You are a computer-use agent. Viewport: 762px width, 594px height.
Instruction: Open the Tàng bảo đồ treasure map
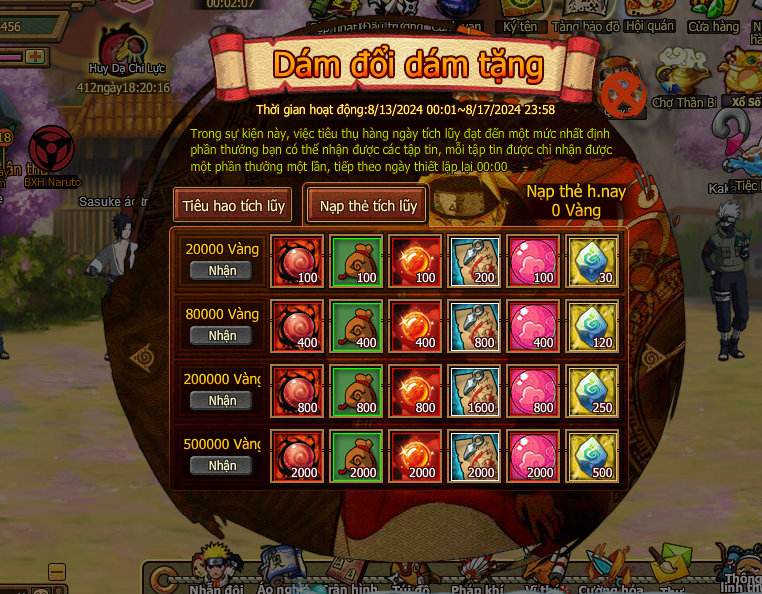click(x=586, y=16)
